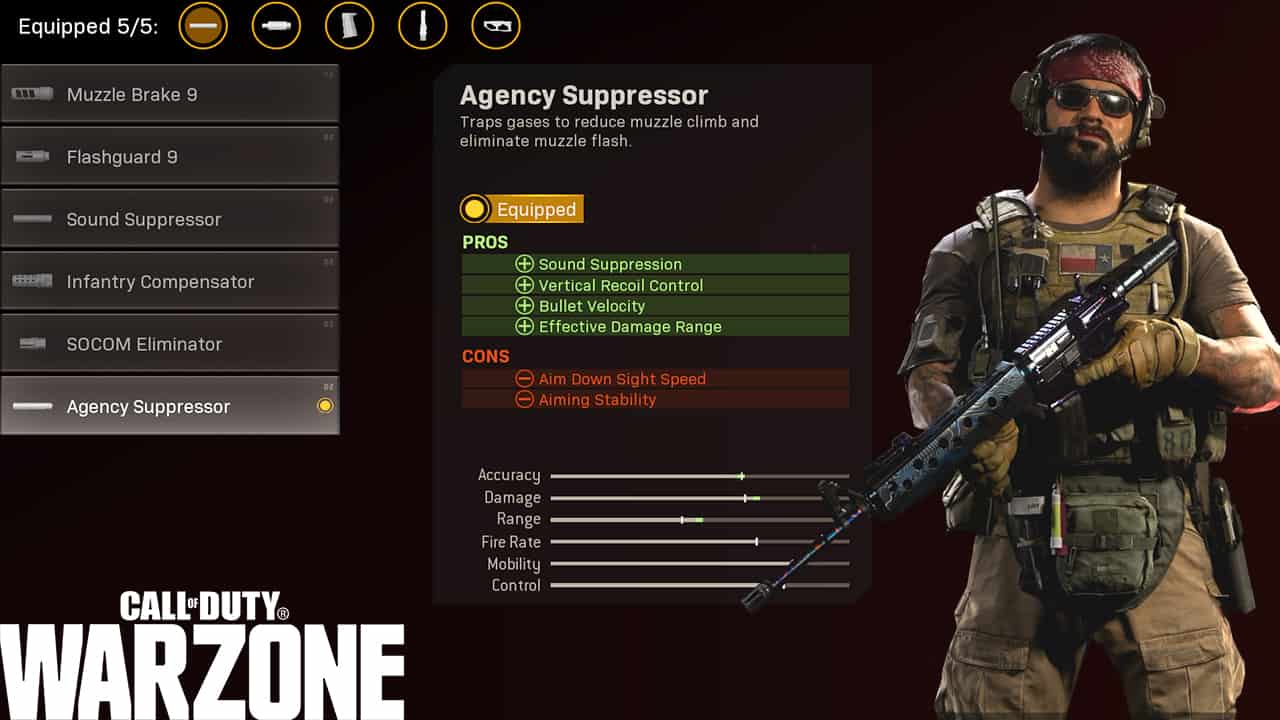The image size is (1280, 720).
Task: Select the equipped stock slot icon
Action: coord(496,26)
